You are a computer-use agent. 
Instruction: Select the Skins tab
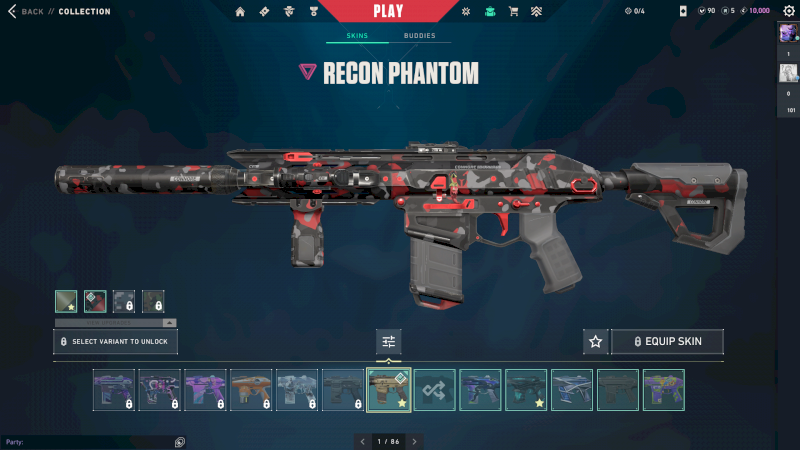pyautogui.click(x=357, y=36)
